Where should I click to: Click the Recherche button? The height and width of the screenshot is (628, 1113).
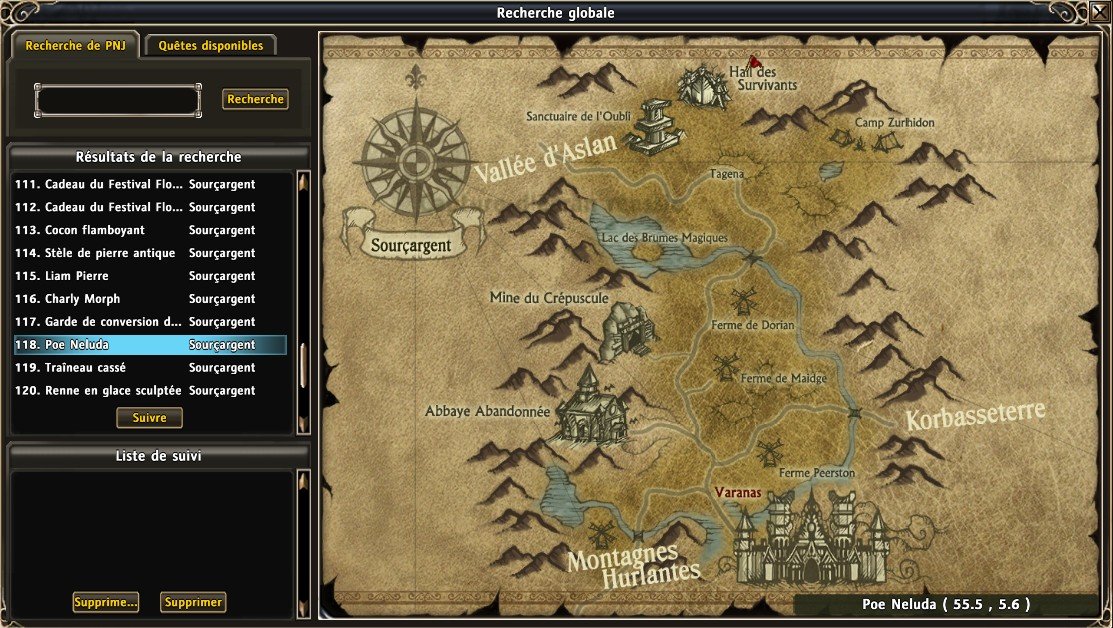(255, 99)
